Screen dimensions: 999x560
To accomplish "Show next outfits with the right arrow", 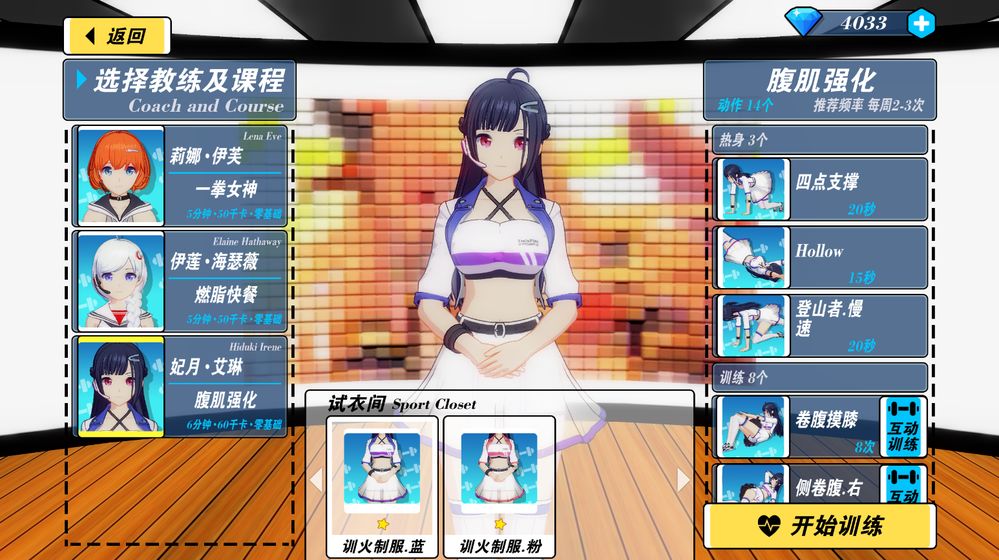I will [684, 480].
